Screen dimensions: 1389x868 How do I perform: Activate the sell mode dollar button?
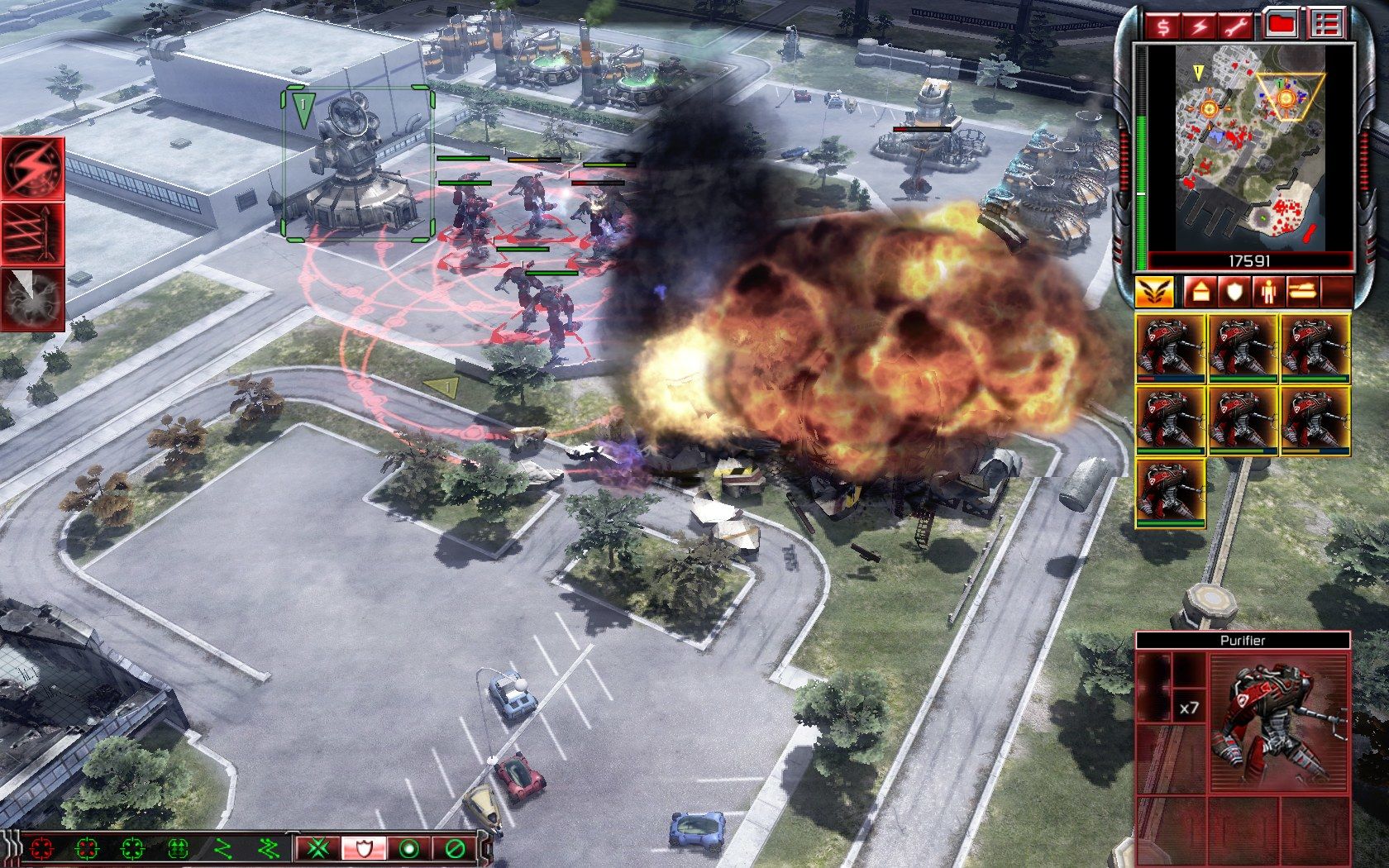[x=1163, y=26]
